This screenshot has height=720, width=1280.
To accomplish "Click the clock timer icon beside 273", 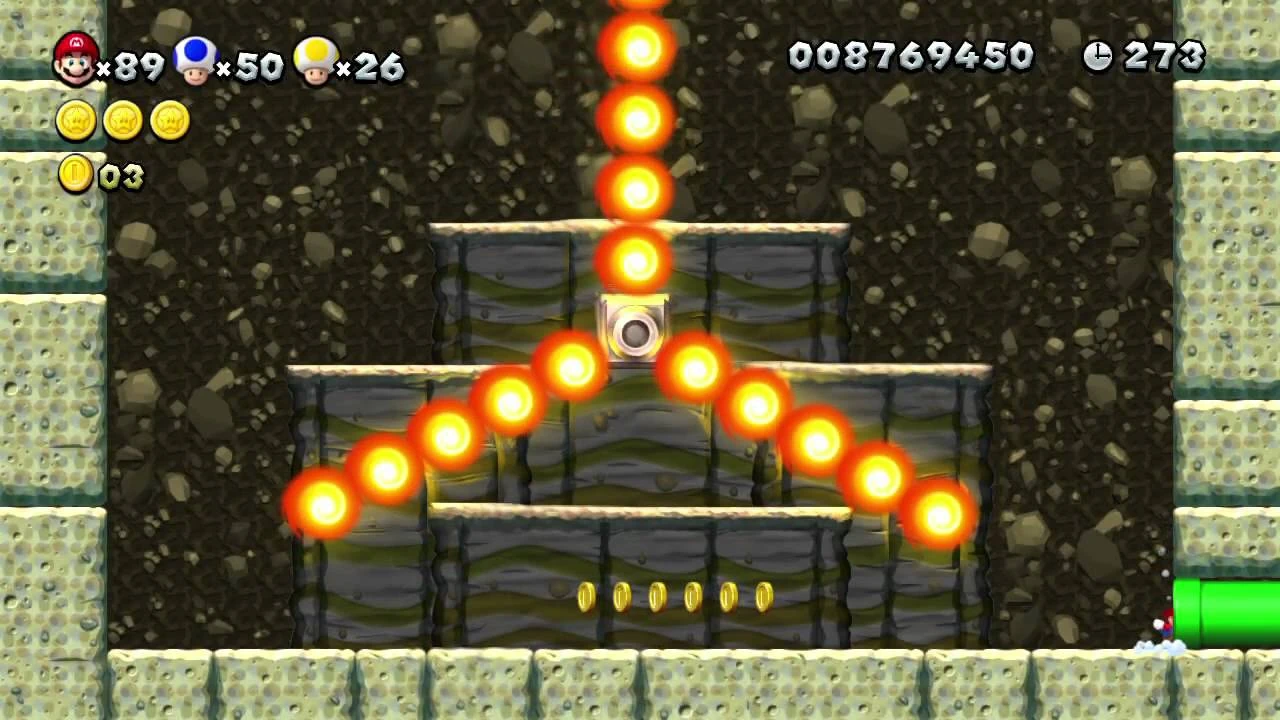I will pos(1097,57).
